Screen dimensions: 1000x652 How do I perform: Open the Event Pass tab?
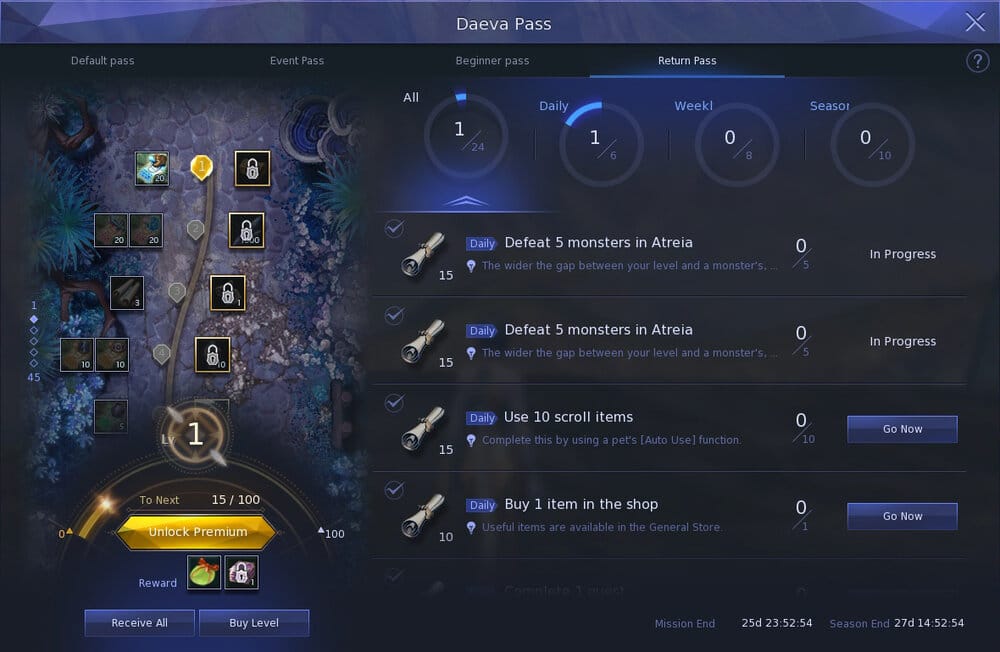[x=297, y=61]
